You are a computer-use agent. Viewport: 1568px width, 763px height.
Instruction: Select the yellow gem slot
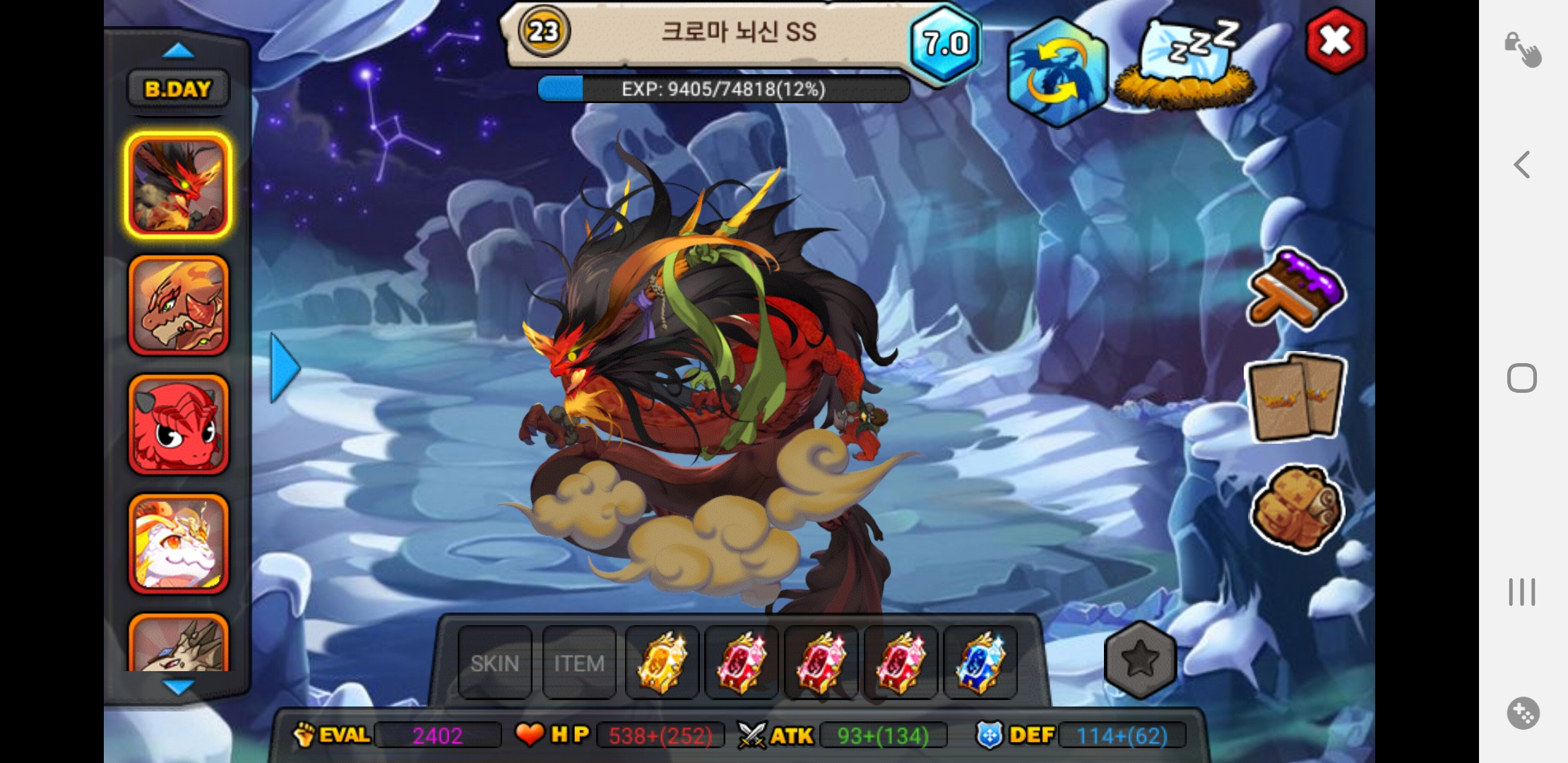coord(662,663)
